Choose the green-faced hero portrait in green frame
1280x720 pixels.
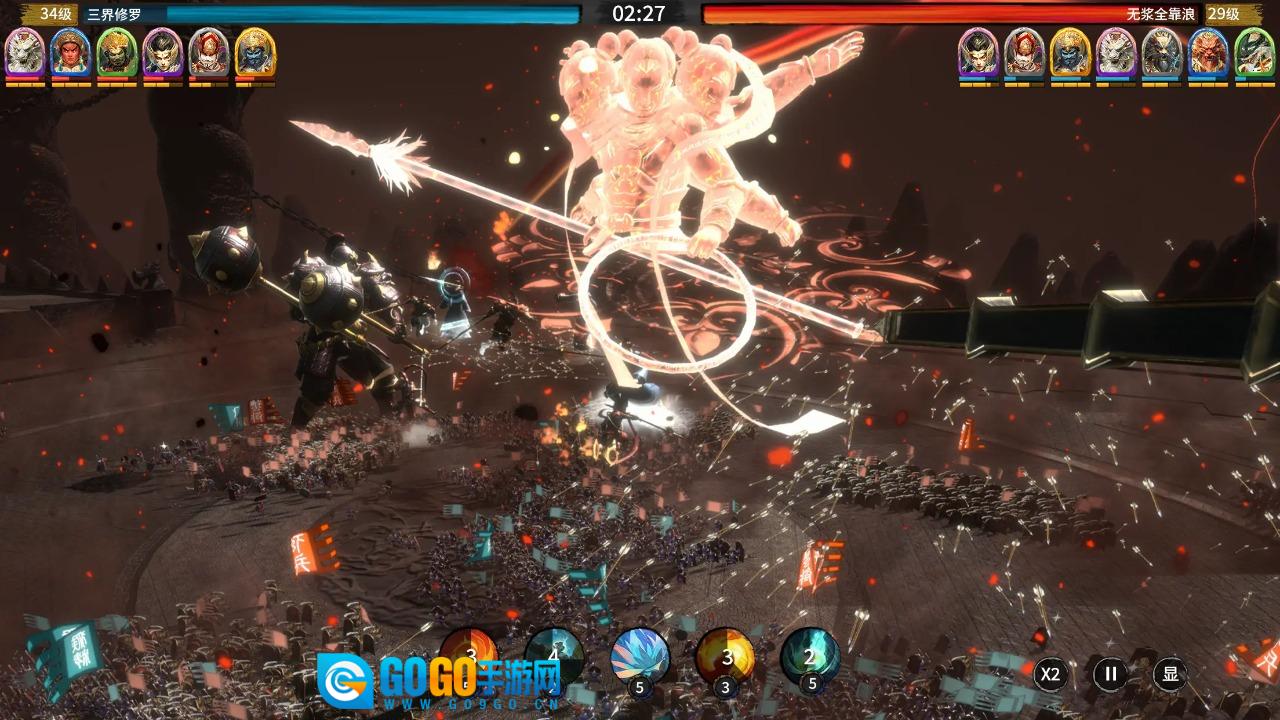(x=117, y=52)
